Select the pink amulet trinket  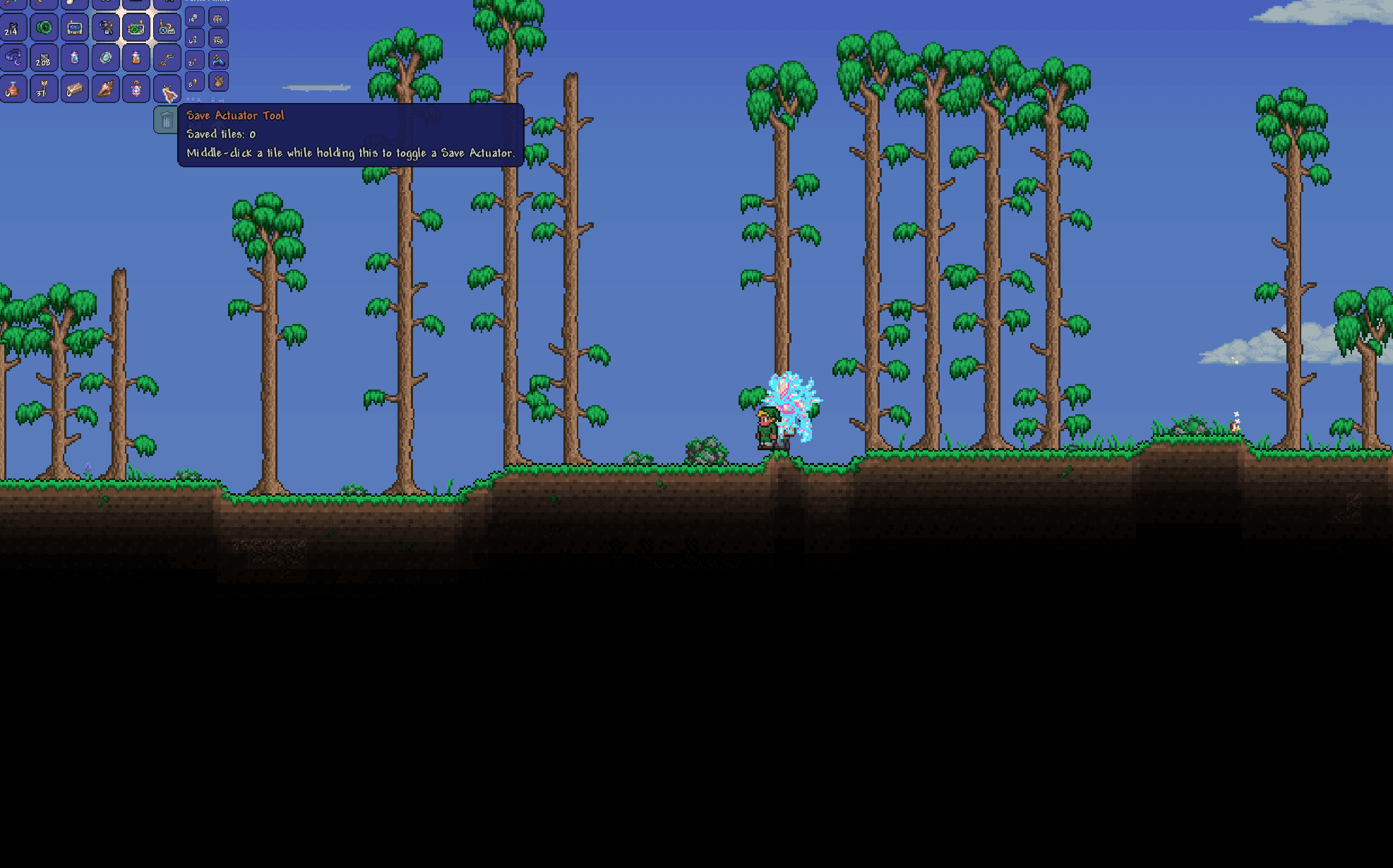point(137,91)
